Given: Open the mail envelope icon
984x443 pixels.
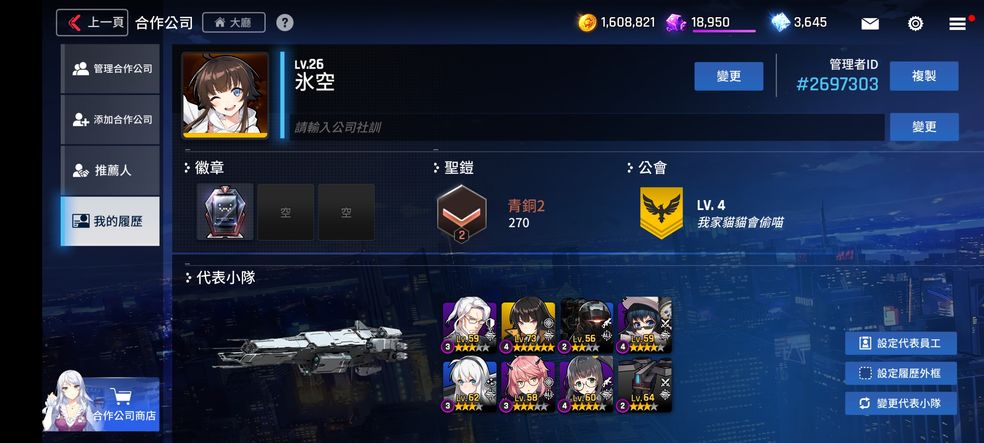Looking at the screenshot, I should 870,23.
